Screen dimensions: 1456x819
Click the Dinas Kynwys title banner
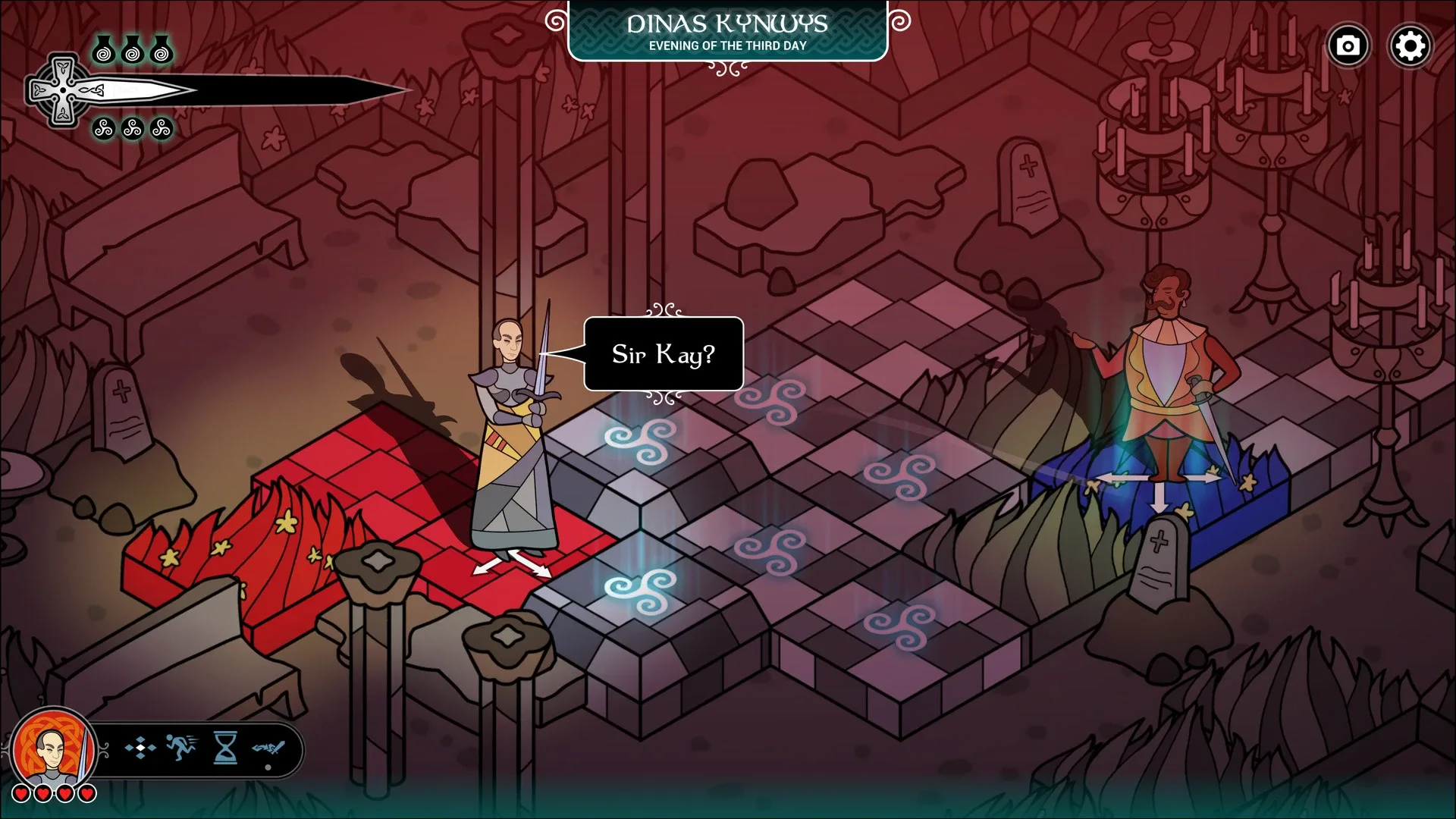coord(727,23)
